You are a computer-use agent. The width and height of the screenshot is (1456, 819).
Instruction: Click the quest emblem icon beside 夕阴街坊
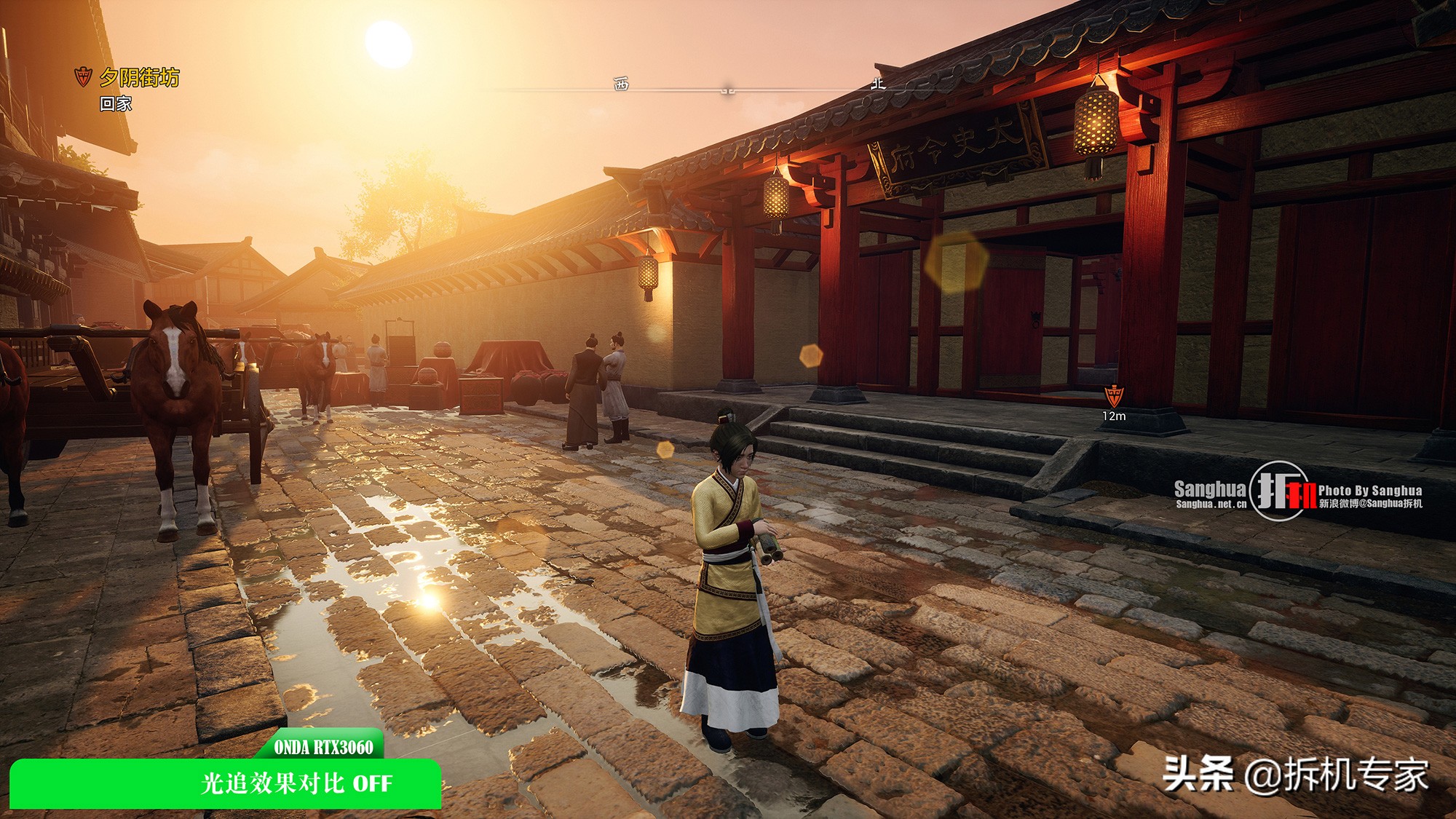click(84, 76)
